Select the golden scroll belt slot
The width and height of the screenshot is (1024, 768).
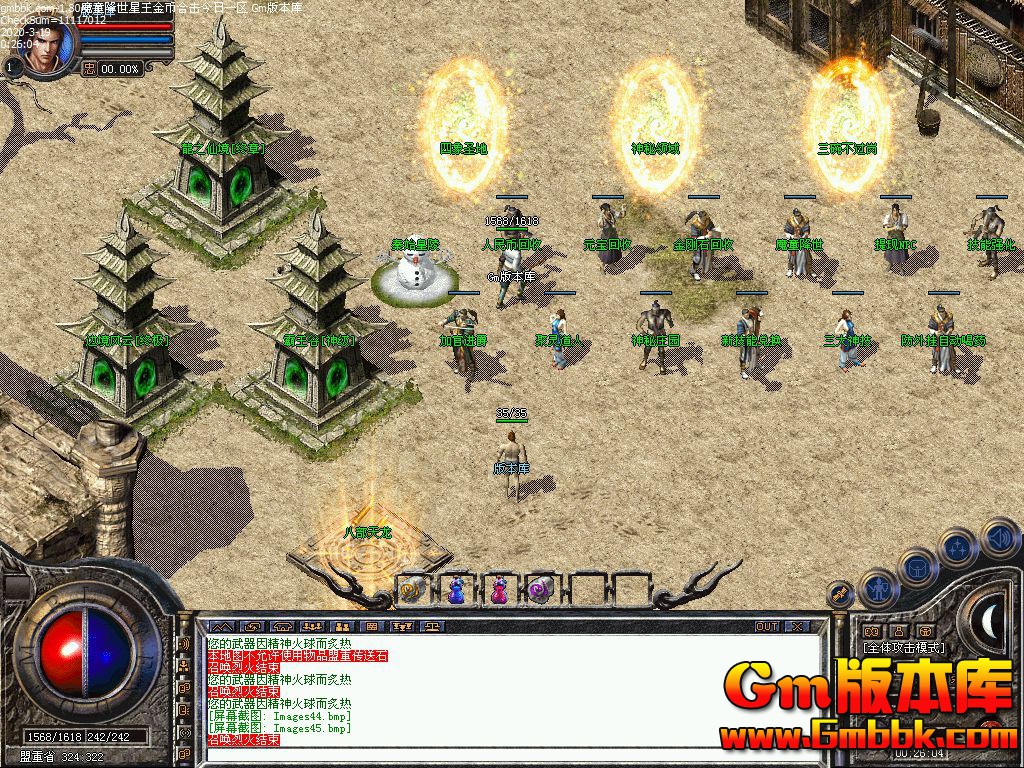[411, 591]
